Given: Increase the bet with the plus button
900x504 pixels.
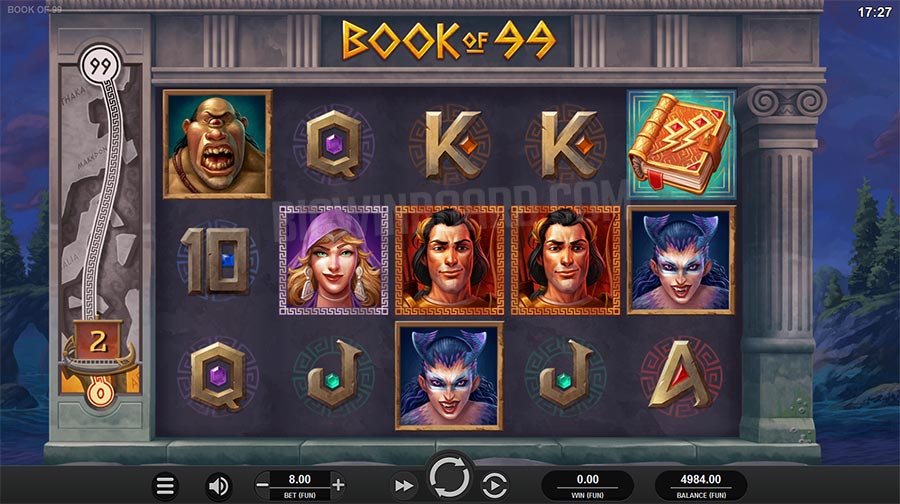Looking at the screenshot, I should [x=337, y=484].
